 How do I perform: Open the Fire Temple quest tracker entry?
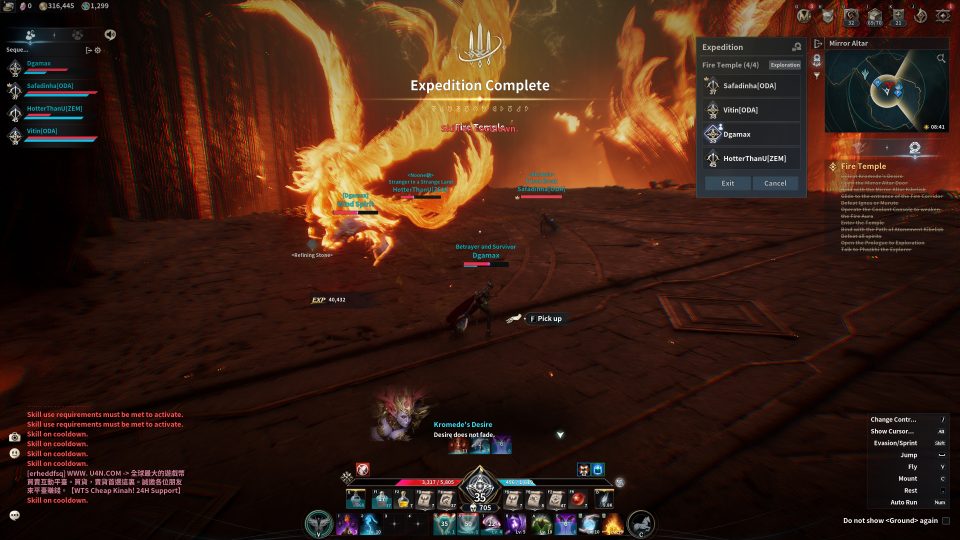[x=864, y=166]
